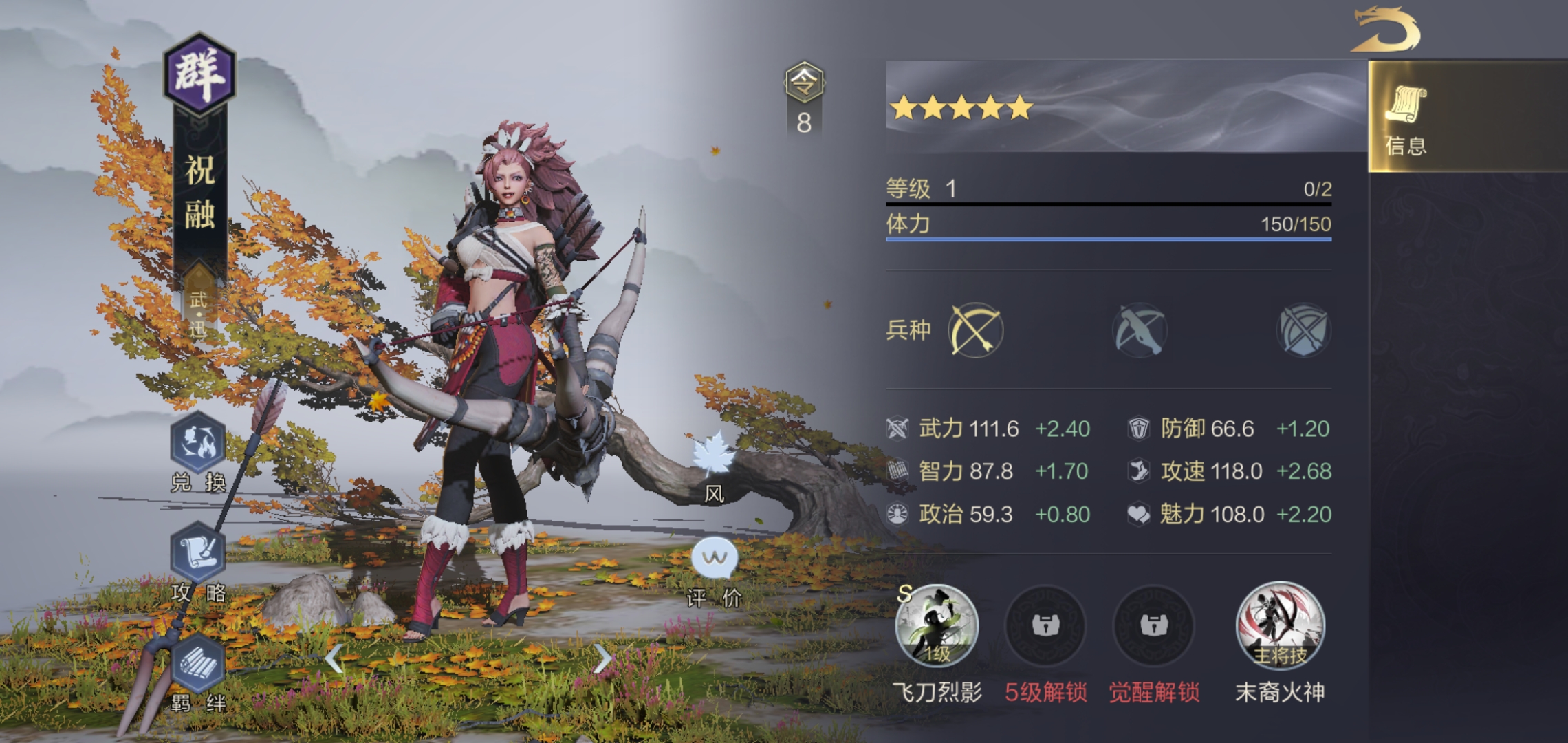
Task: Open the 评价 reviews chat bubble
Action: [715, 559]
